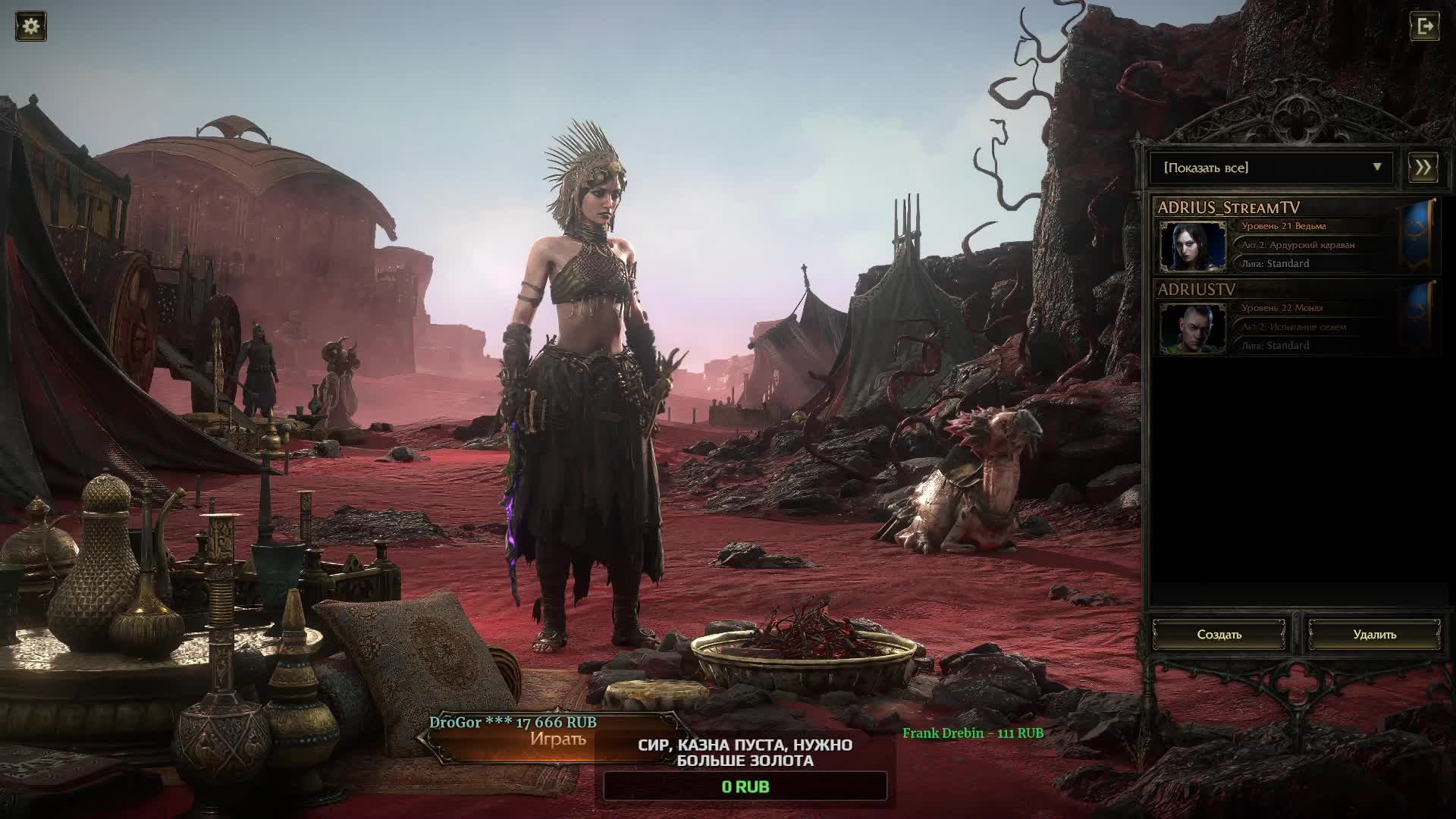The width and height of the screenshot is (1456, 819).
Task: Choose the ADRIUSTV monk character
Action: [x=1289, y=318]
